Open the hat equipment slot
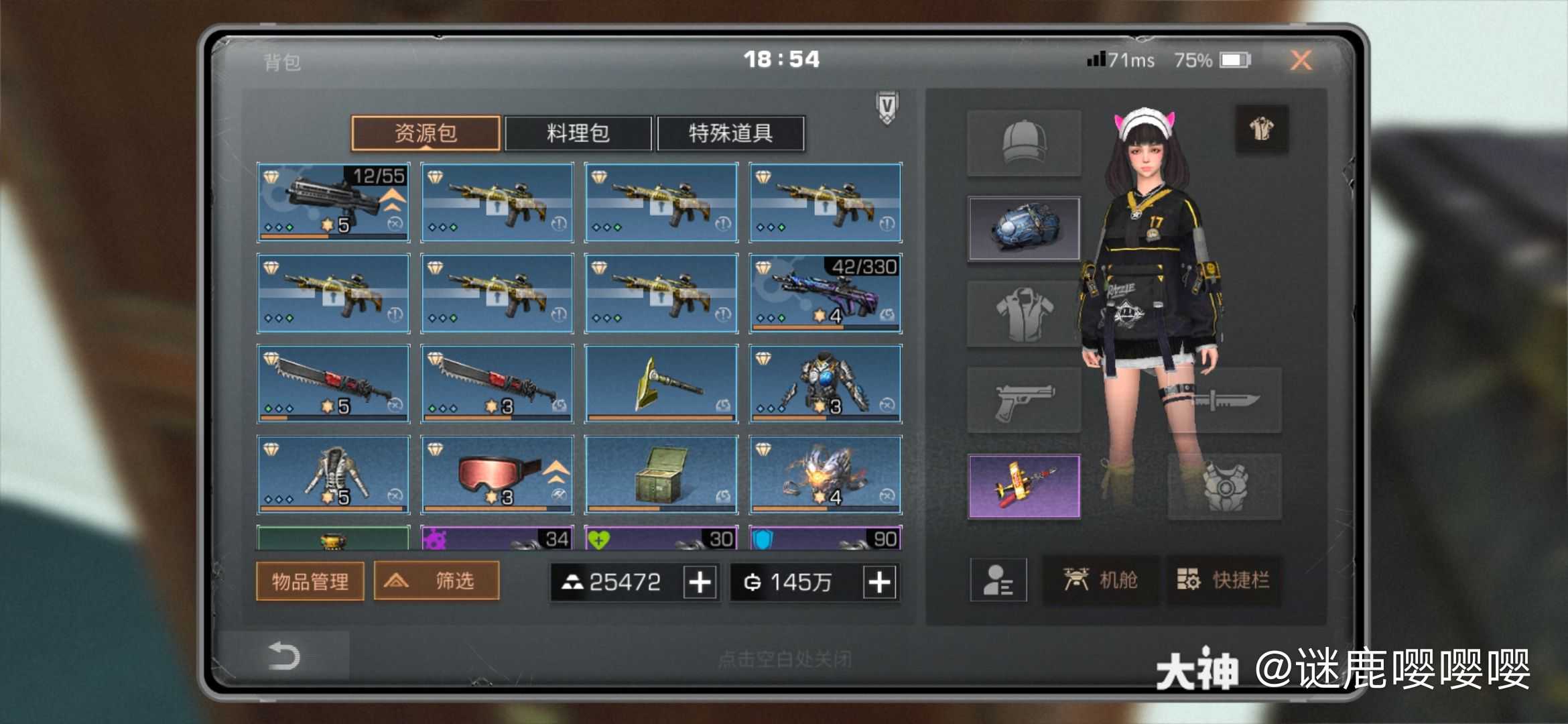 (1025, 141)
